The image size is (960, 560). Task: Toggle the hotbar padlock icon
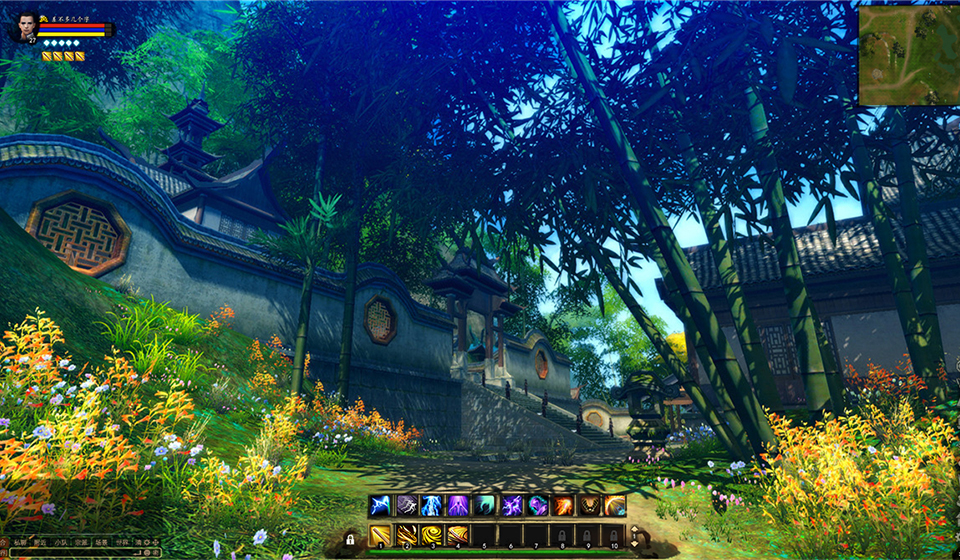click(x=351, y=538)
